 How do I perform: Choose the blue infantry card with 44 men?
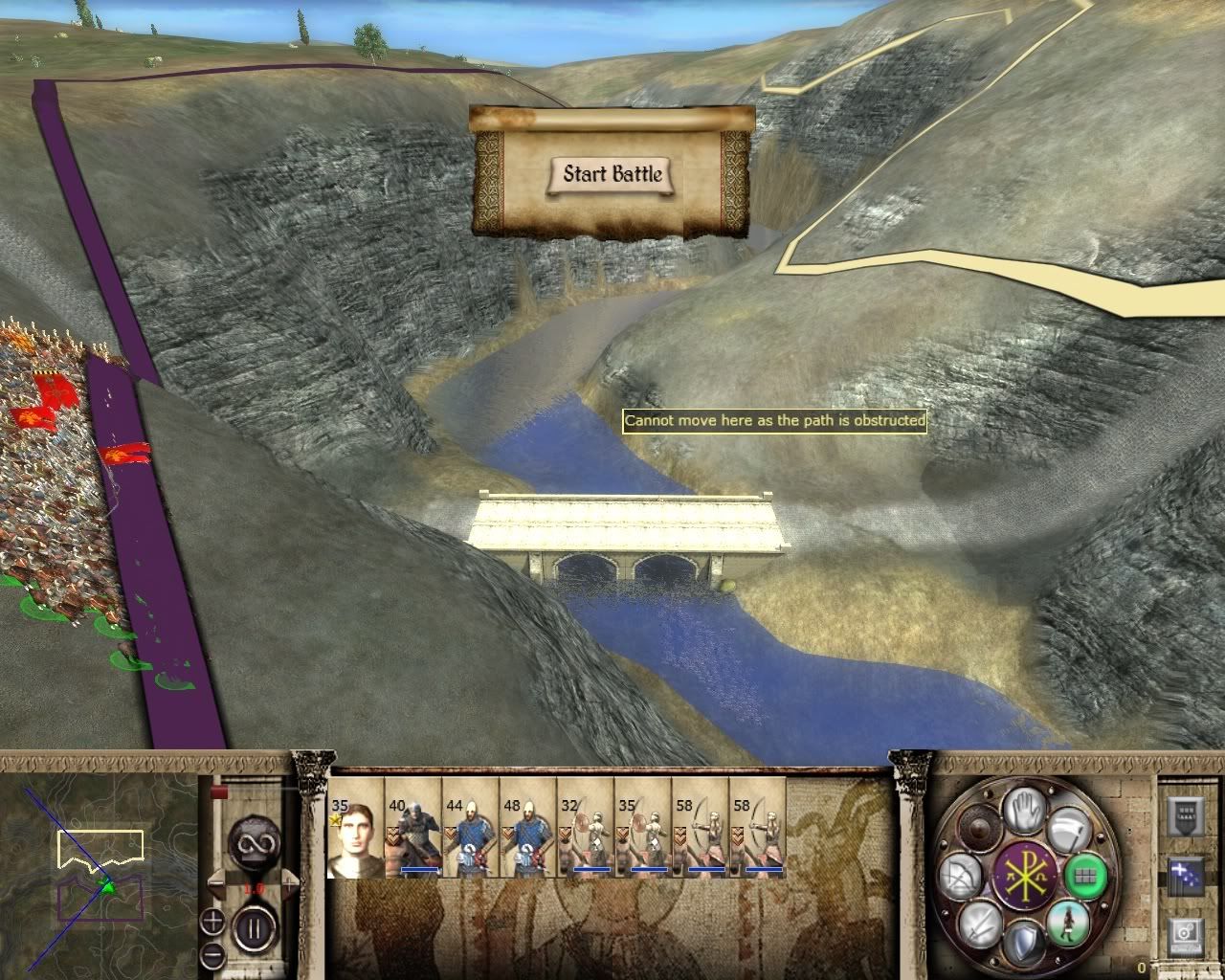[471, 828]
